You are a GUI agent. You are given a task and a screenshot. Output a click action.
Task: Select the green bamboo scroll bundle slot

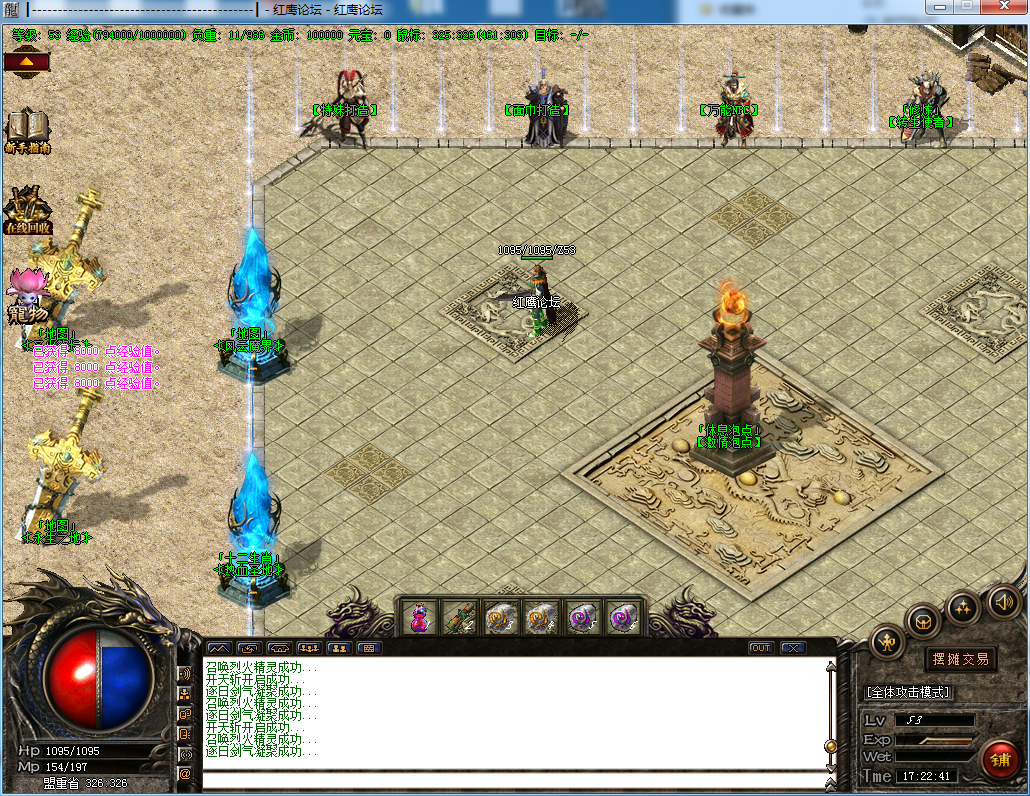tap(460, 617)
